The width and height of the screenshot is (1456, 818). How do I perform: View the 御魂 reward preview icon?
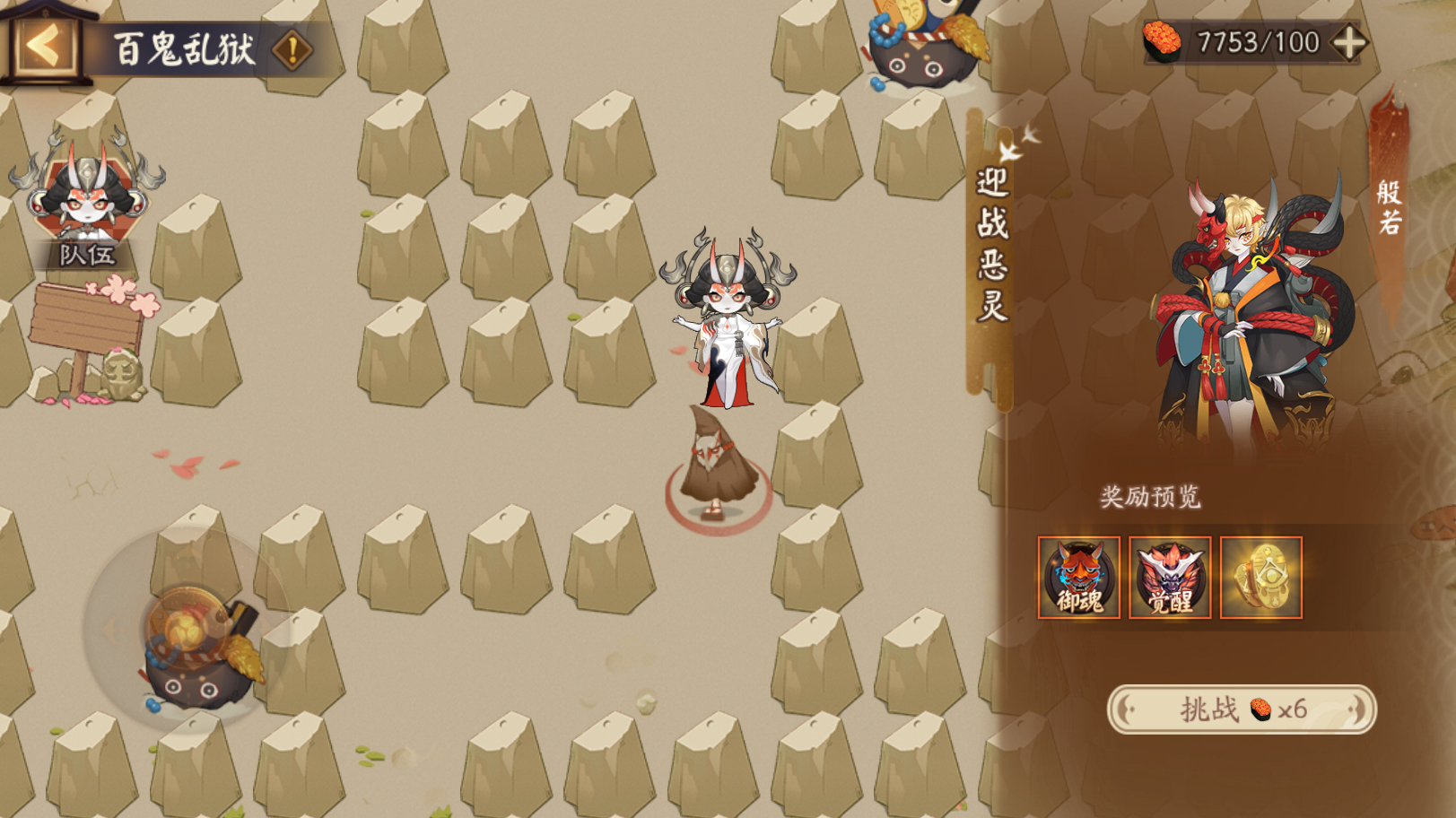click(1078, 578)
